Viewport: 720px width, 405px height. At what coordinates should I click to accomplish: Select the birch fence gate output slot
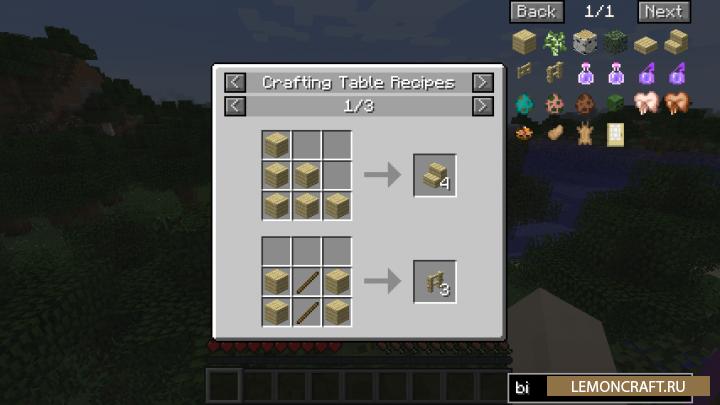(435, 282)
